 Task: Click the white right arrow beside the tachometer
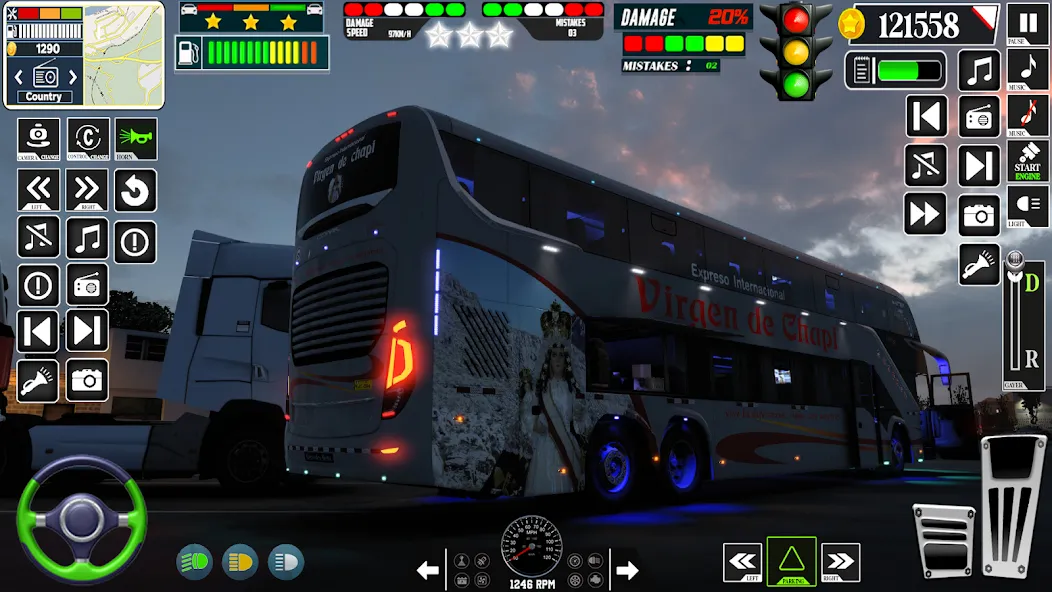pos(627,571)
